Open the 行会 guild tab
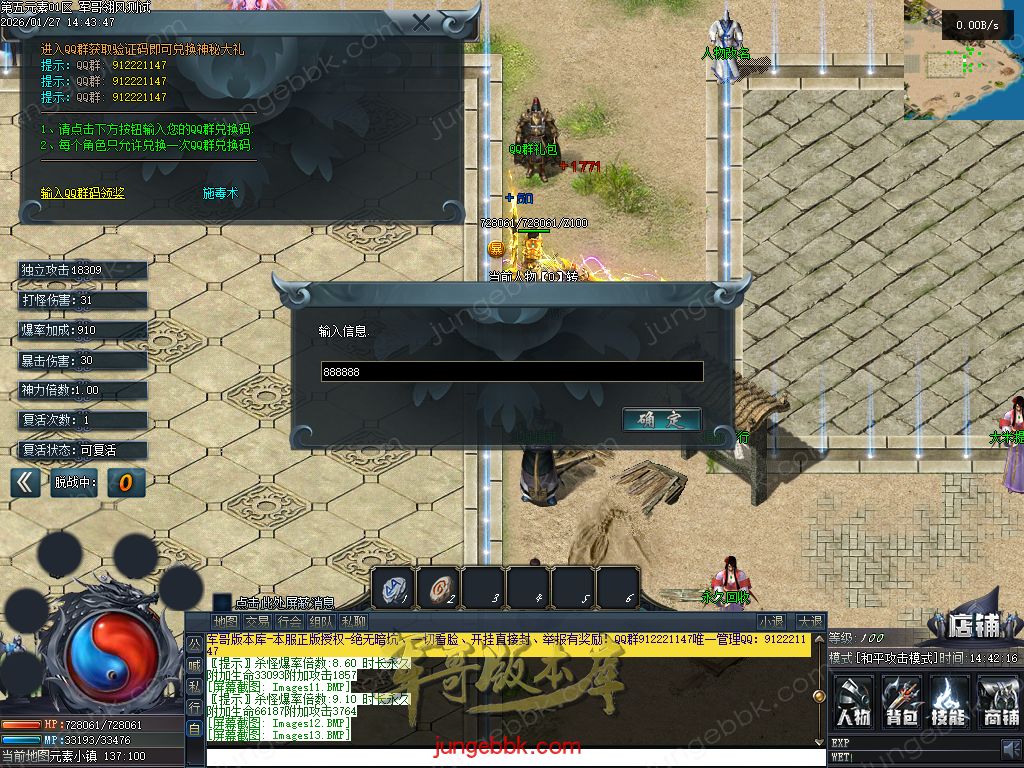Image resolution: width=1024 pixels, height=768 pixels. (x=289, y=622)
